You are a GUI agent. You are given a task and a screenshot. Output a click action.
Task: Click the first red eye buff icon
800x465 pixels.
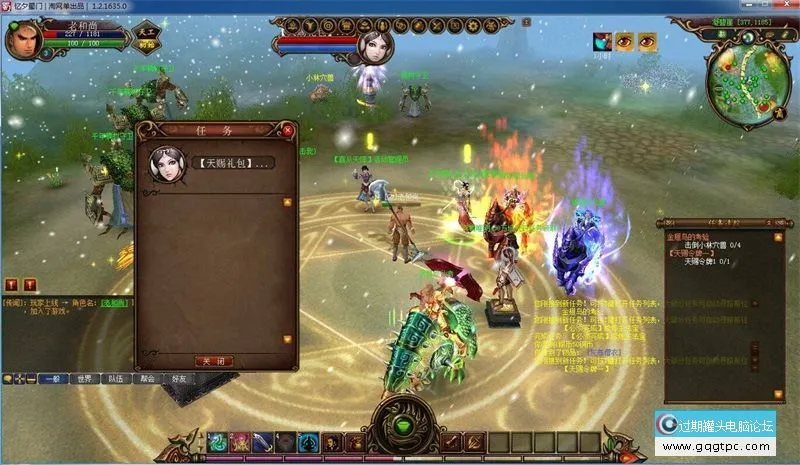625,41
